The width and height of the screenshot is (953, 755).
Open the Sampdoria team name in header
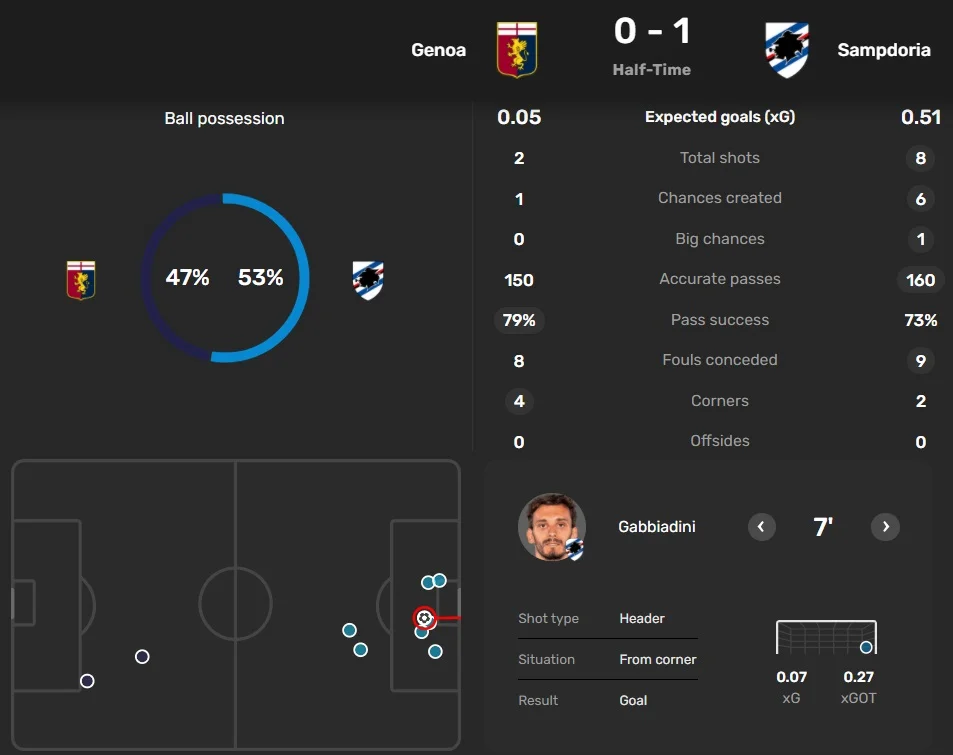pos(883,50)
